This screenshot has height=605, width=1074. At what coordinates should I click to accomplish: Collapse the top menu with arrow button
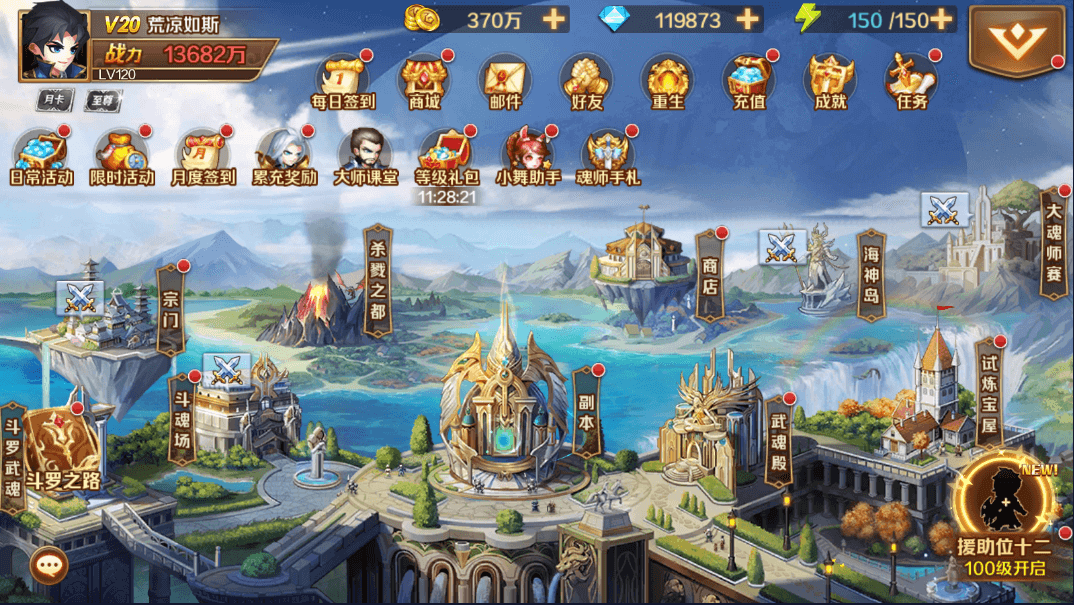pos(1017,40)
